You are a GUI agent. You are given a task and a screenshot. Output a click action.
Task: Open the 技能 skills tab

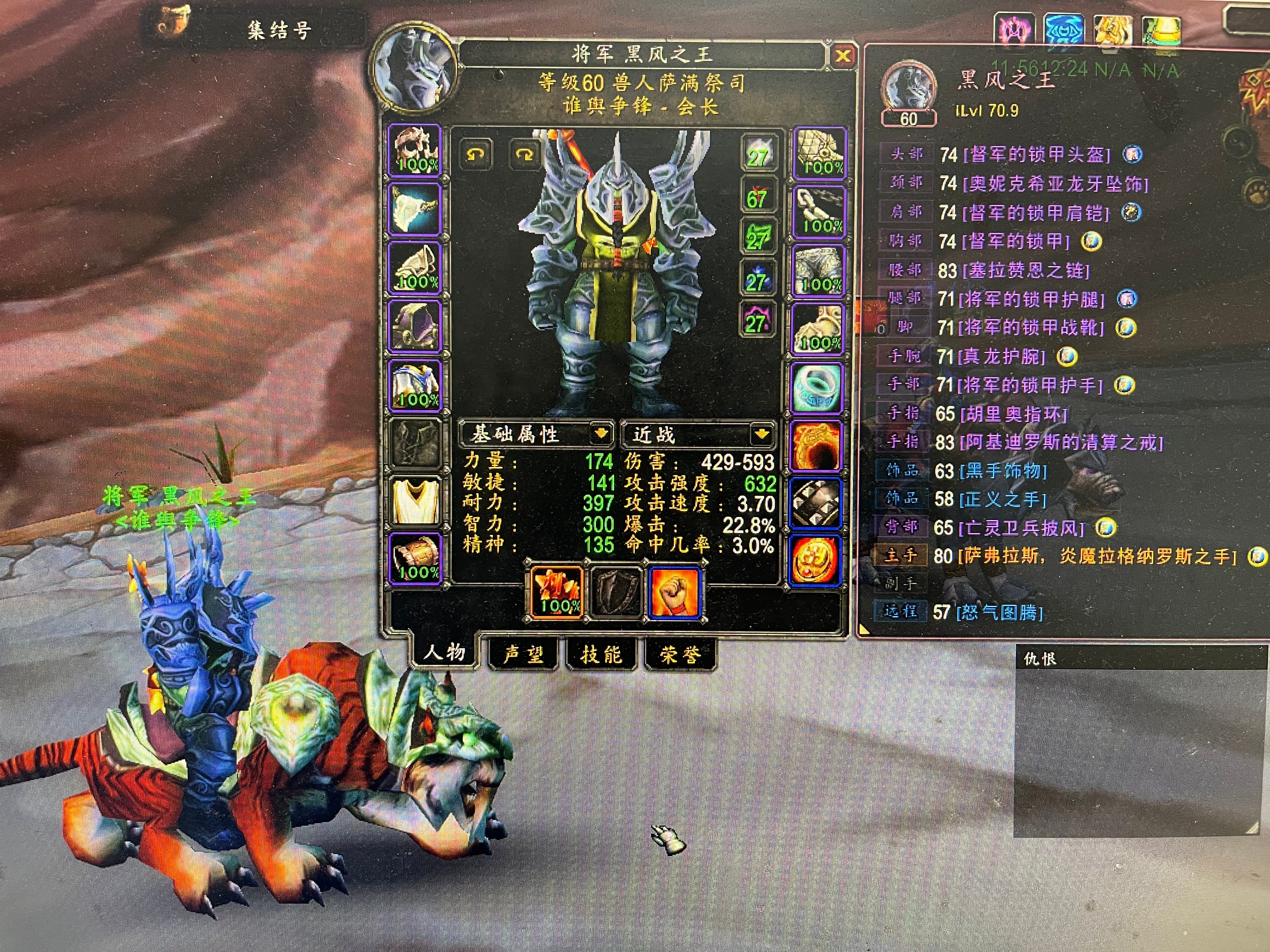[601, 654]
